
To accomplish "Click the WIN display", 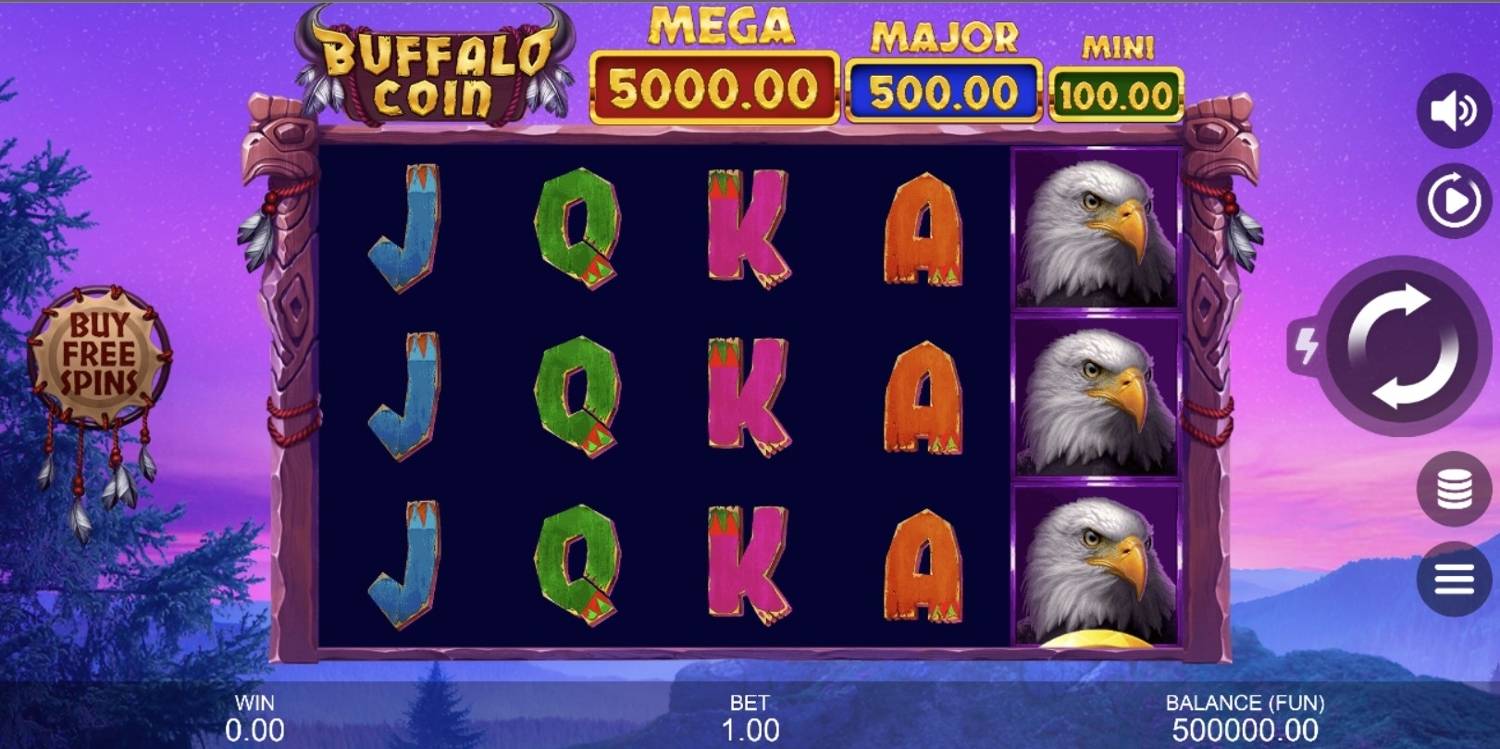I will coord(253,717).
